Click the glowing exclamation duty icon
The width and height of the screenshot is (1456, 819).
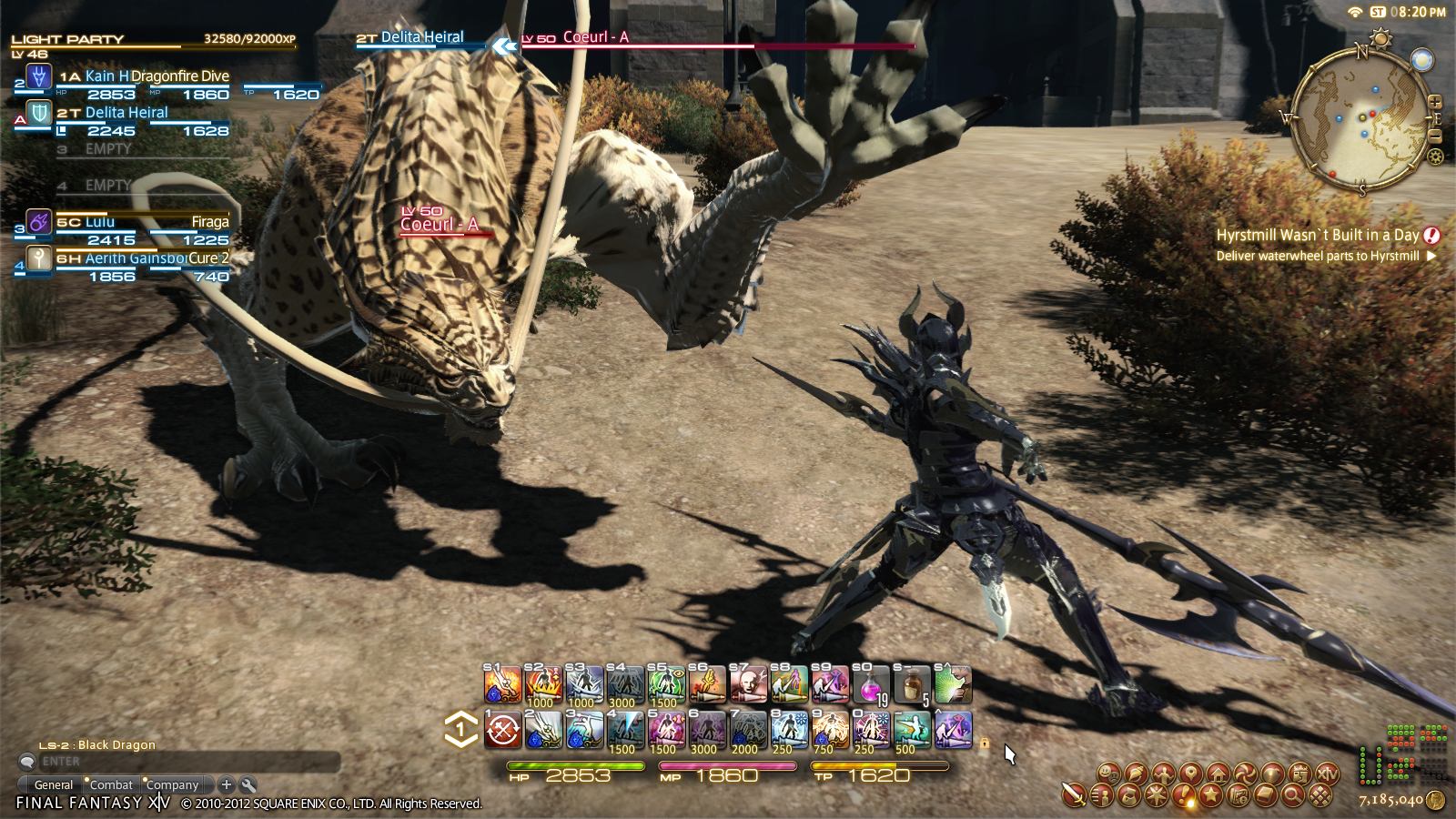(x=1184, y=795)
